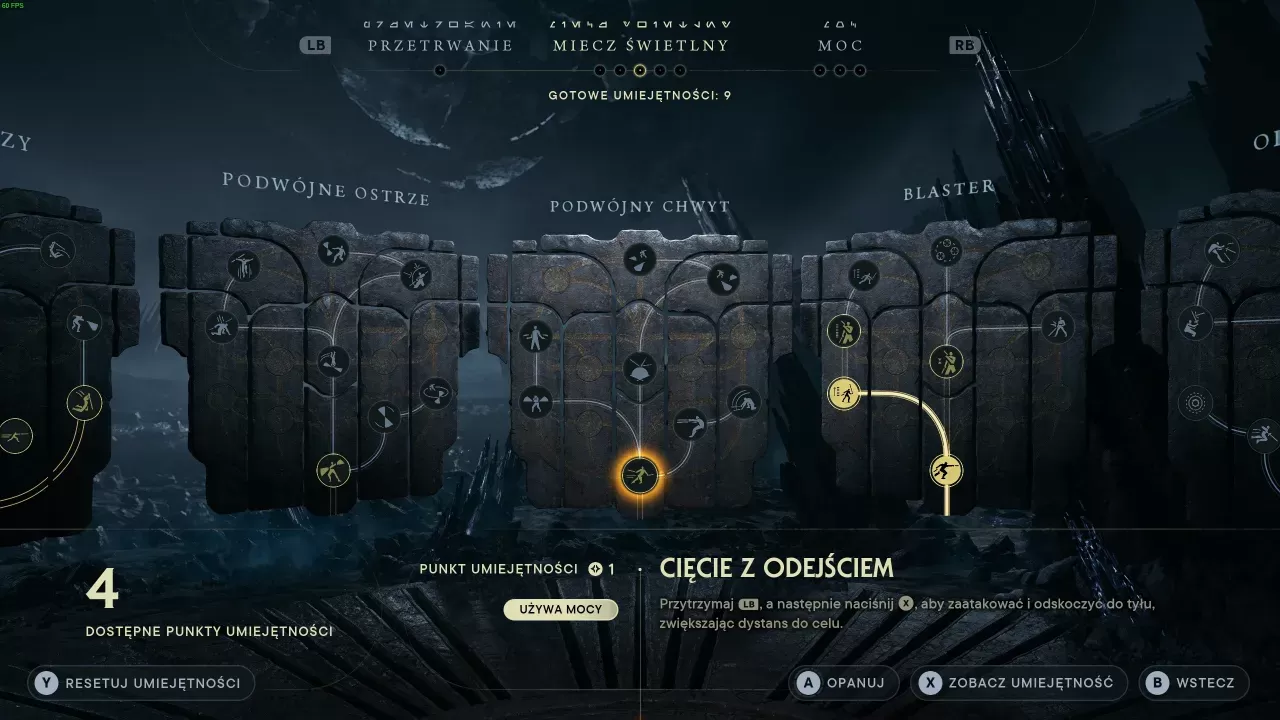Open the Moc skill tab
This screenshot has width=1280, height=720.
[840, 46]
